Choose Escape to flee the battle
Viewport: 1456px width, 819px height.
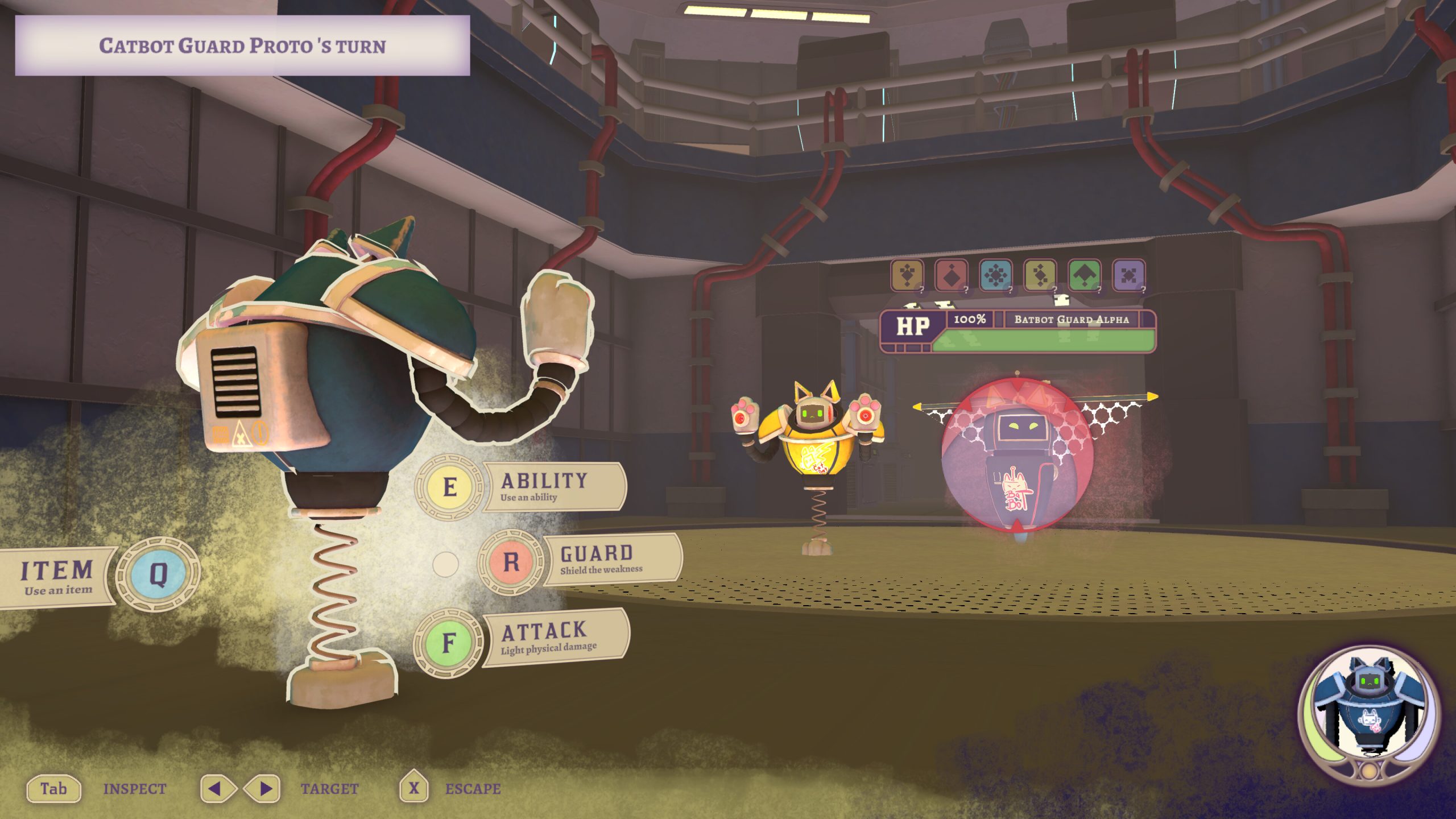pos(414,788)
